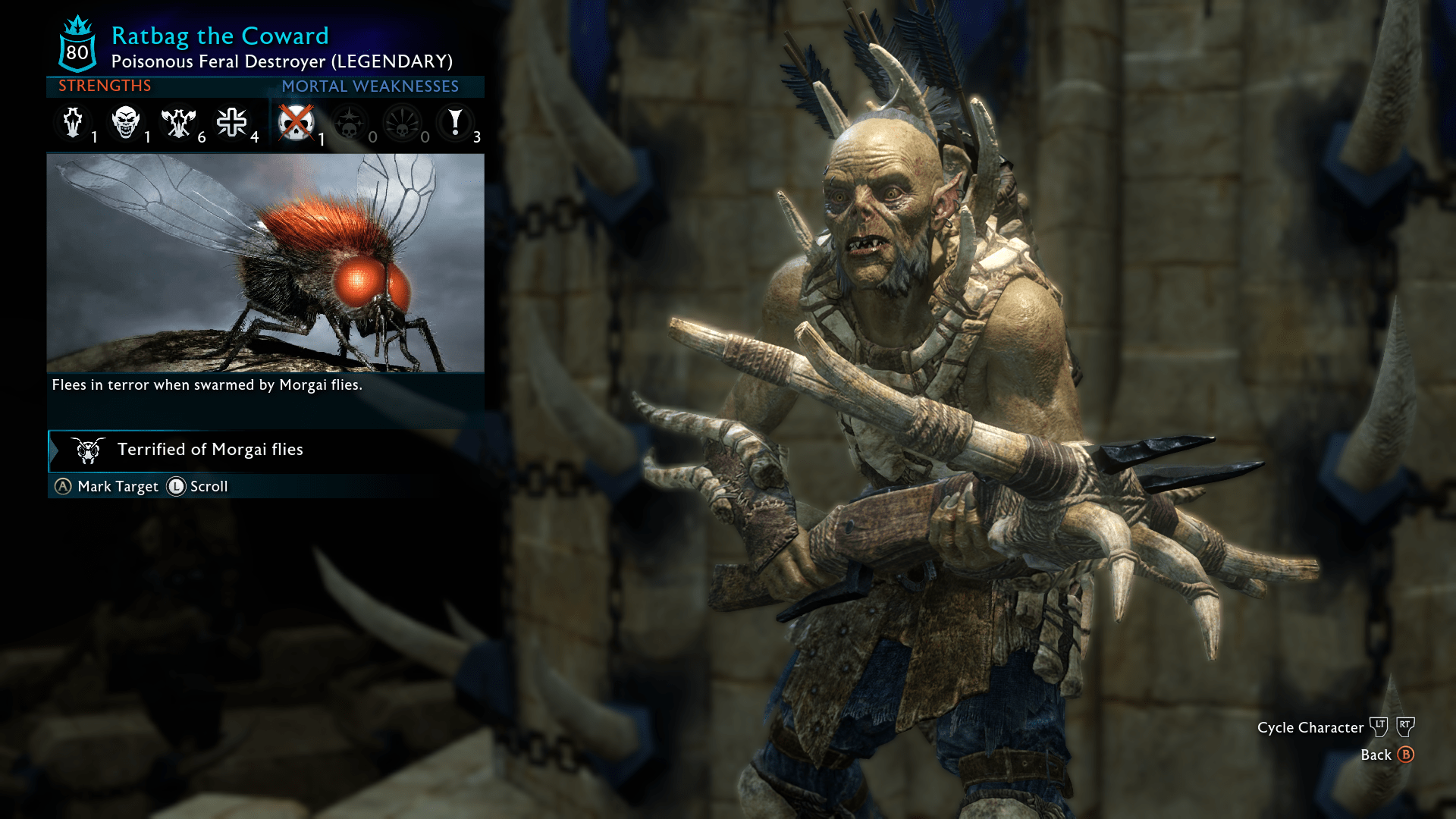Open the Scroll control with L stick
This screenshot has height=819, width=1456.
199,487
